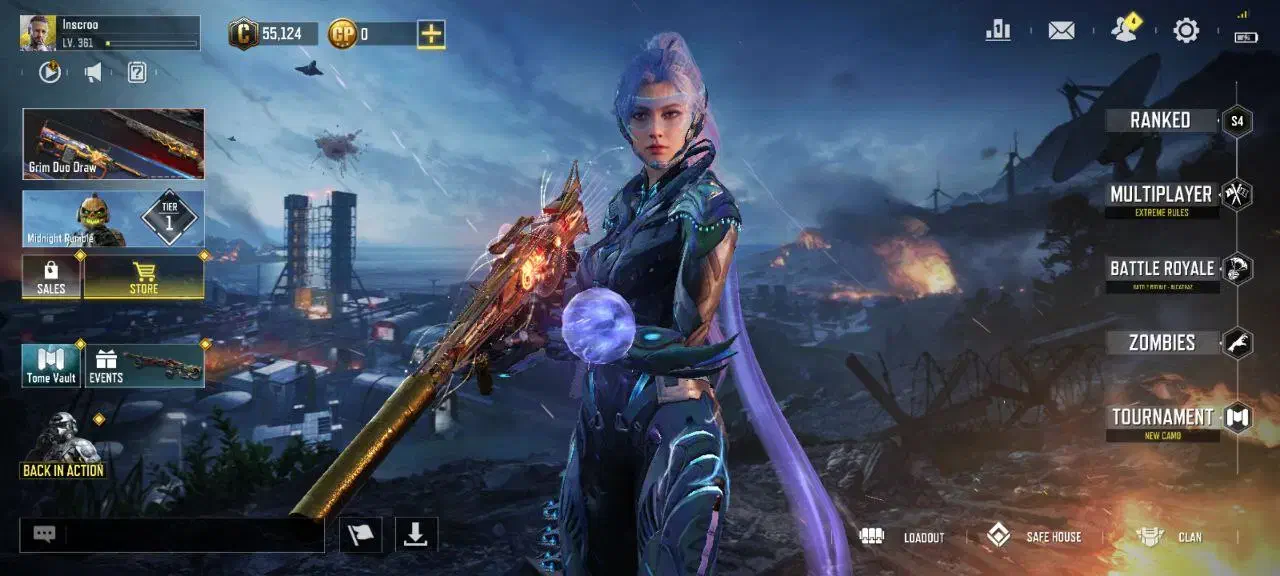The image size is (1280, 576).
Task: Open the friends list icon
Action: (1124, 30)
